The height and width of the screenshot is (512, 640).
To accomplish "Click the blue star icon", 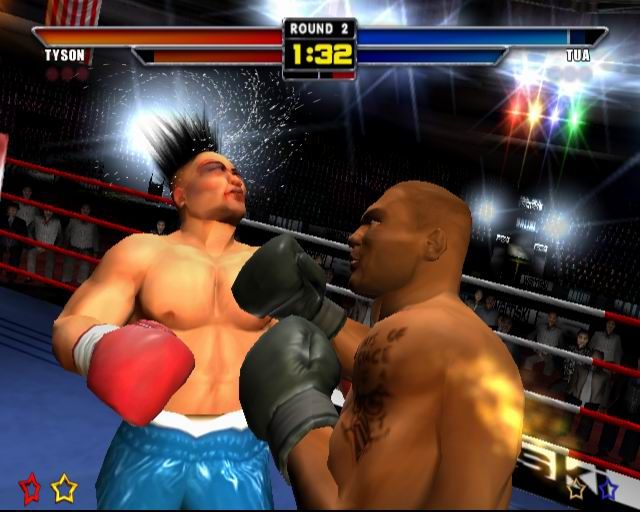I will coord(607,488).
